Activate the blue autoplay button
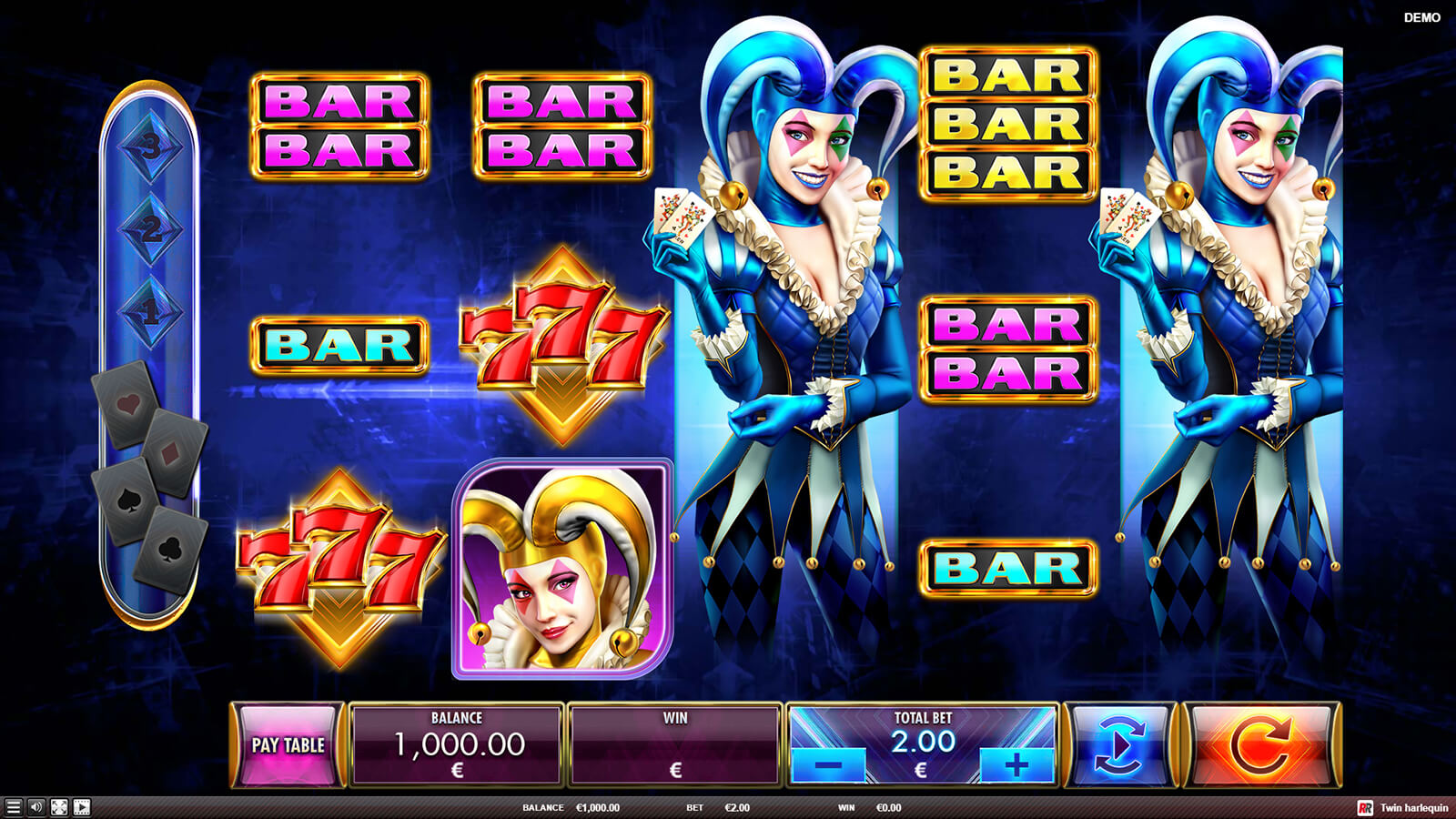Viewport: 1456px width, 819px height. pos(1120,745)
